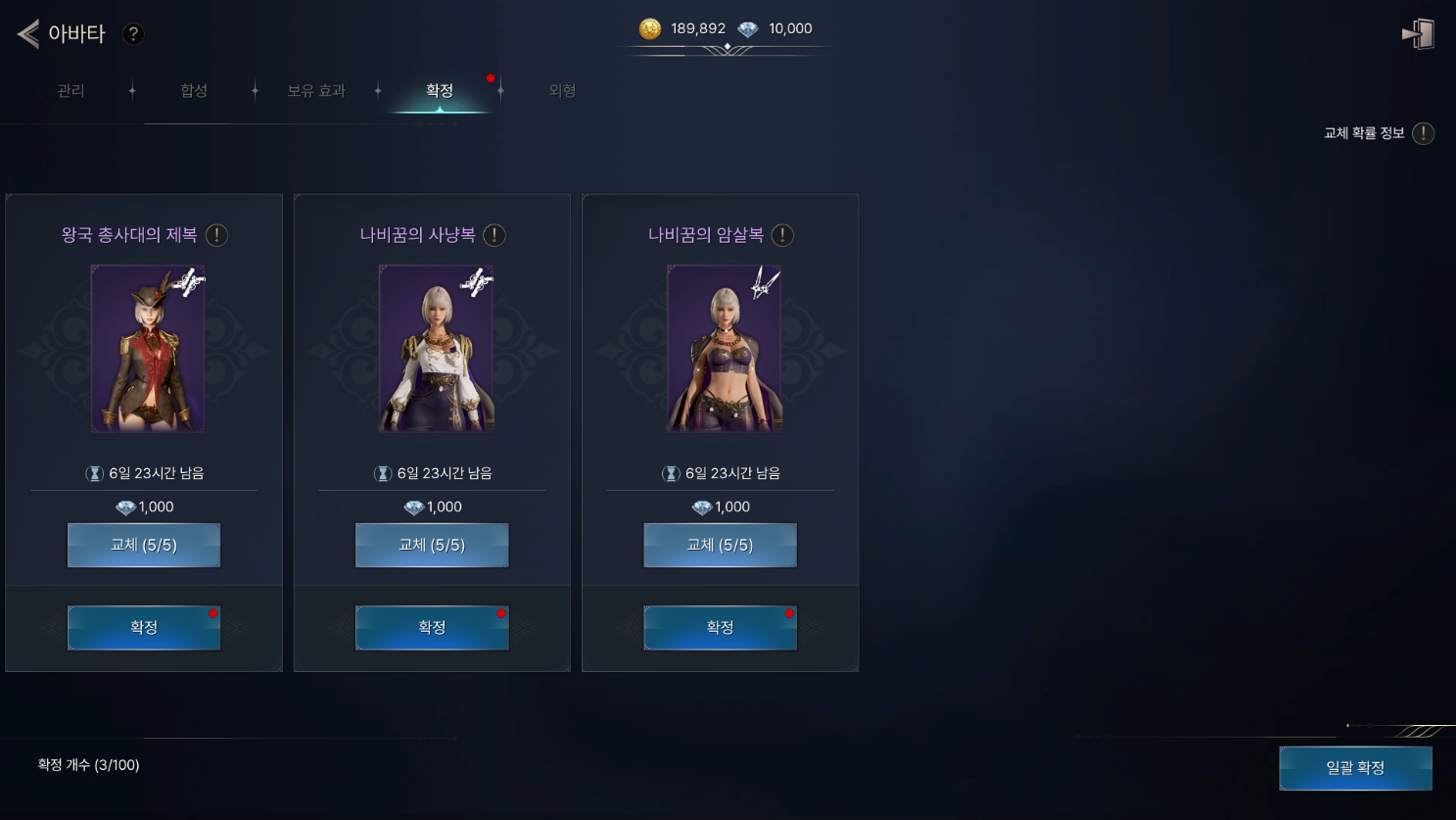View info for 나비꿈의 사냥복

(x=494, y=235)
